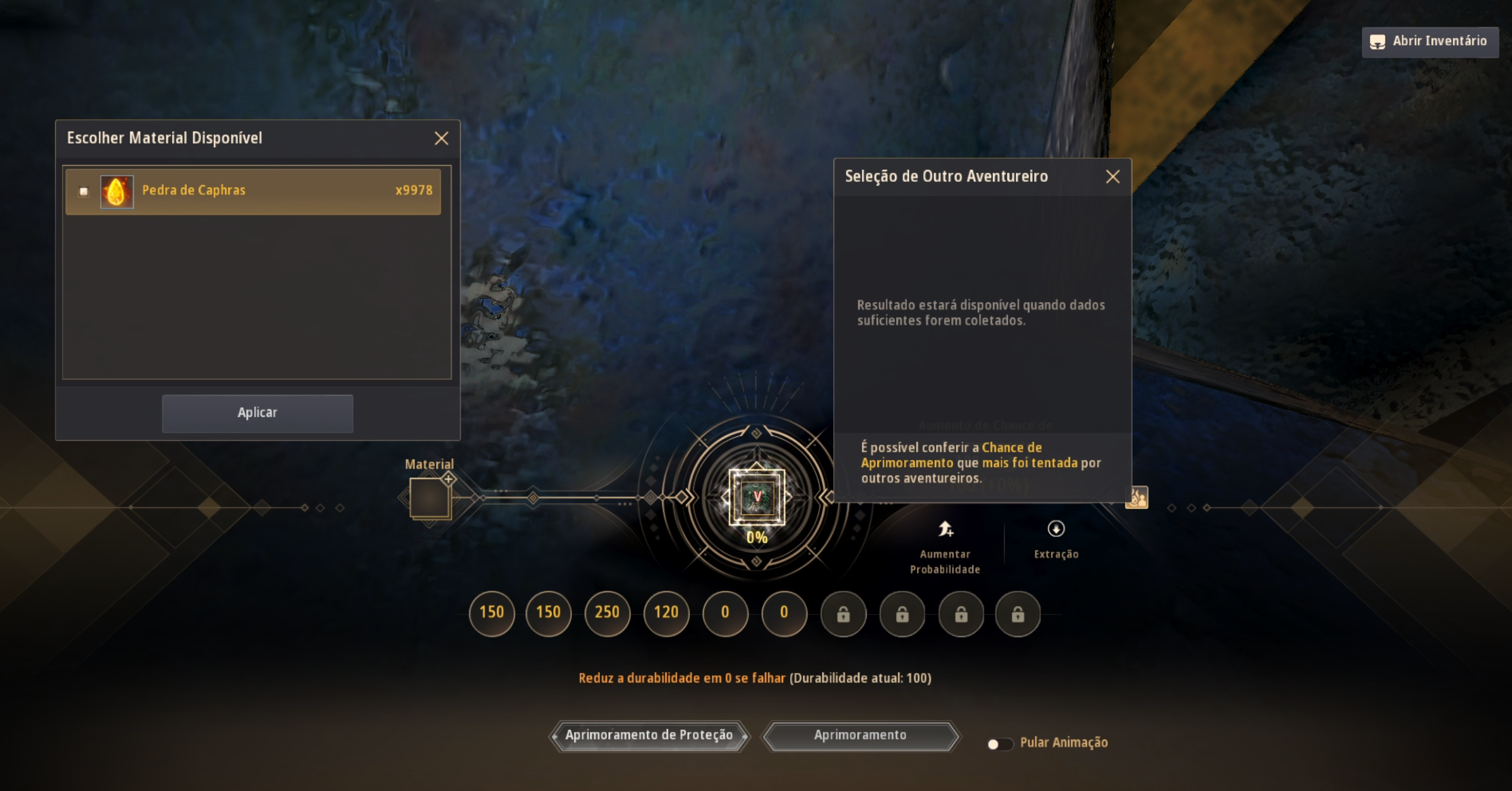Start Aprimoramento de Proteção
Screen dimensions: 1512x791
tap(649, 736)
